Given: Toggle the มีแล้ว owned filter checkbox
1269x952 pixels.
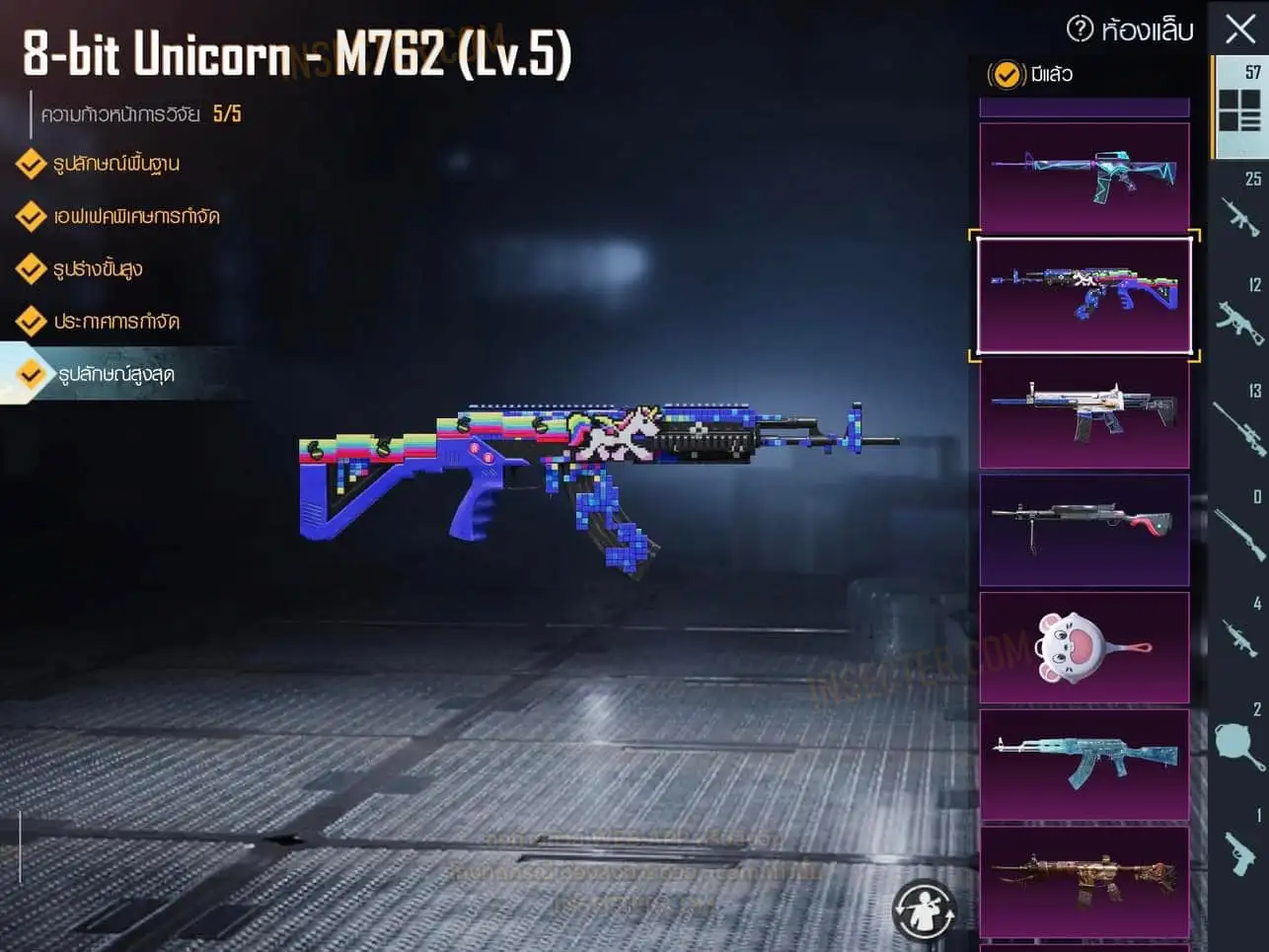Looking at the screenshot, I should pyautogui.click(x=1007, y=74).
